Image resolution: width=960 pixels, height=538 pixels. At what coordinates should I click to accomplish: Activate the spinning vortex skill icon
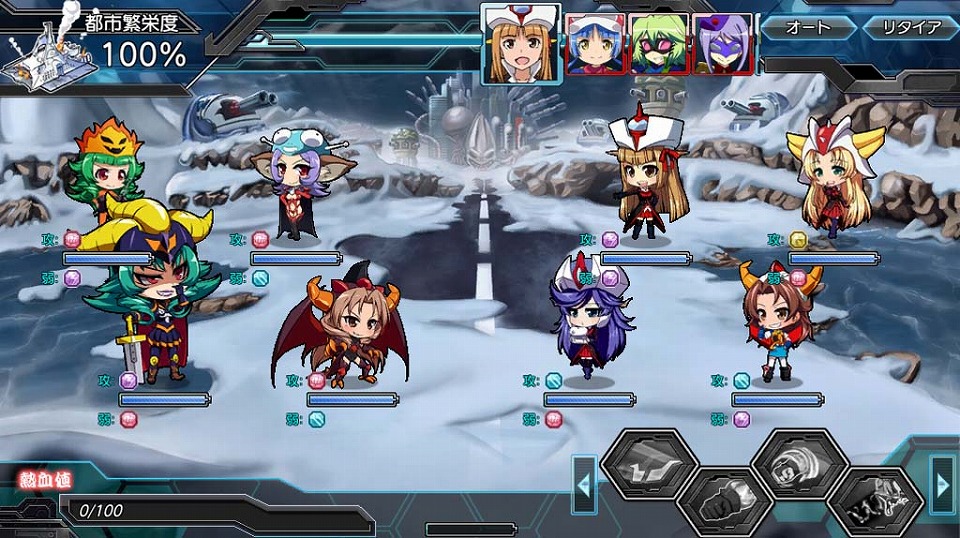click(x=800, y=464)
